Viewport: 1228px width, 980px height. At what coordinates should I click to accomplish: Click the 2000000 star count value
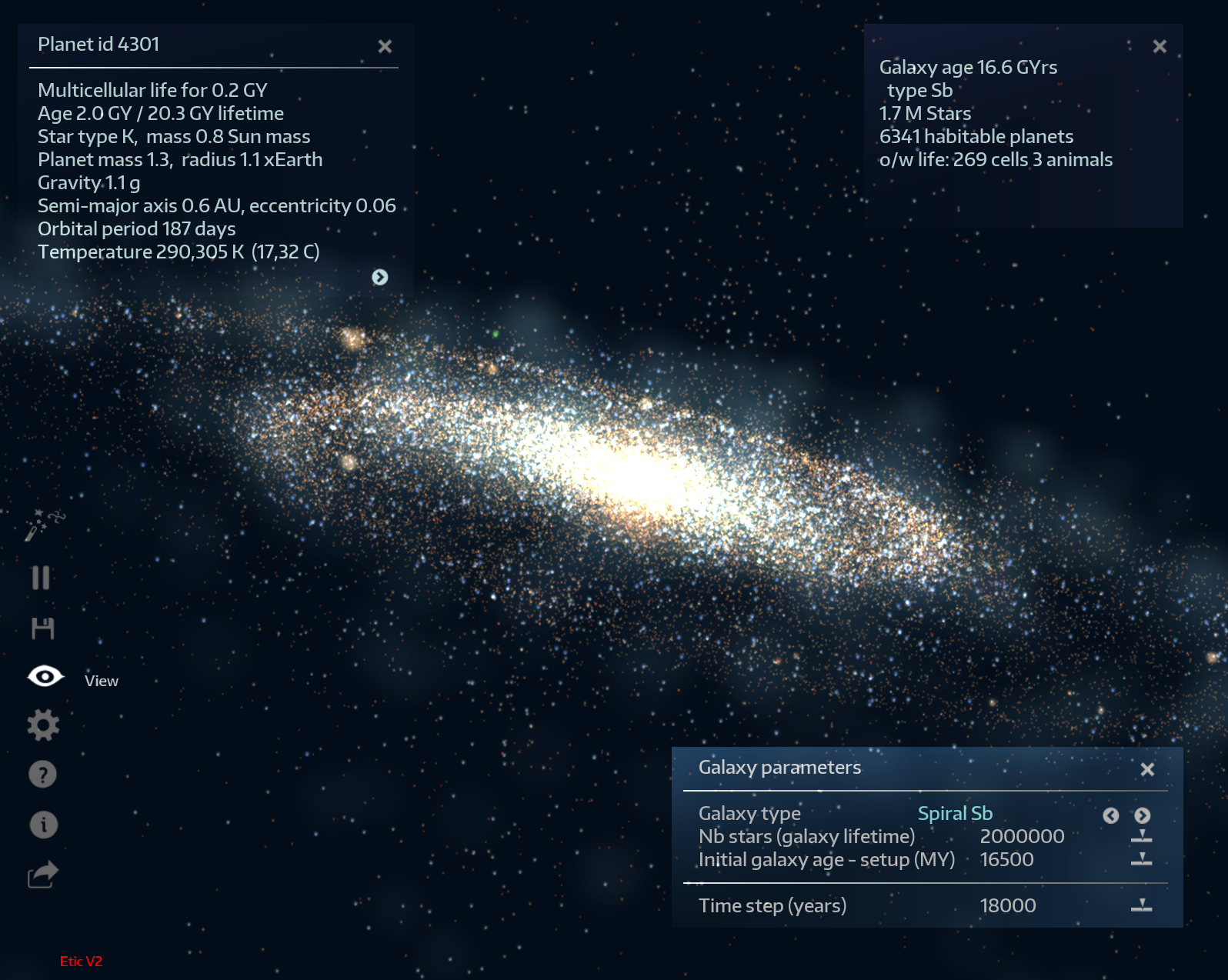pos(1021,836)
